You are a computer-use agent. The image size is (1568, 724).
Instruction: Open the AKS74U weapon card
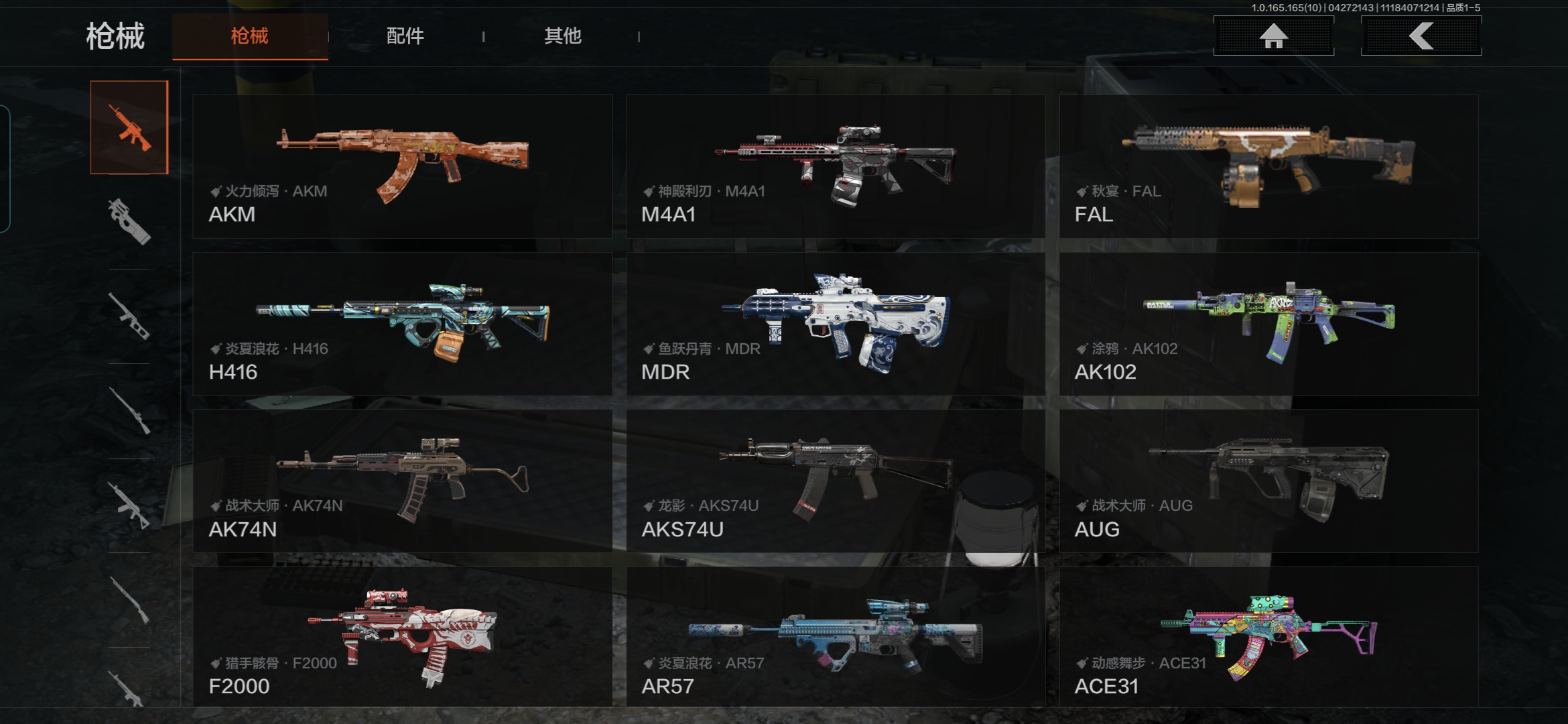point(835,481)
